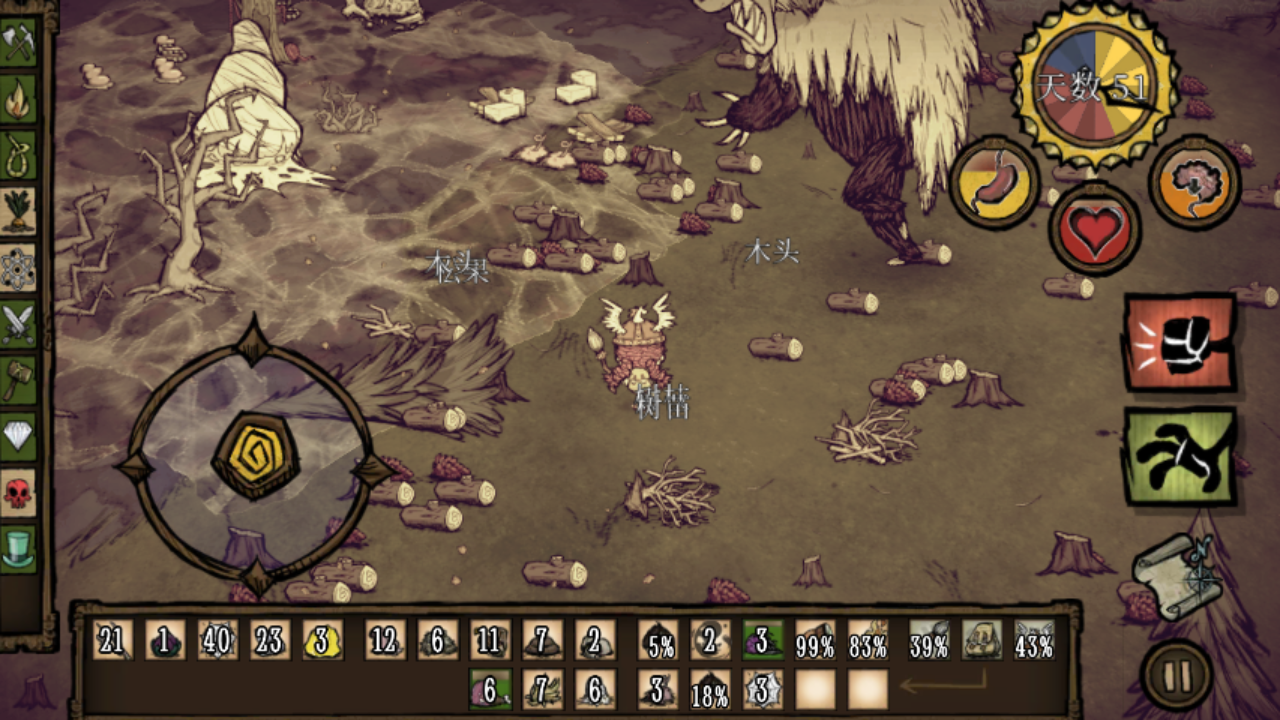Select the inventory stack of 40
Screen dimensions: 1280x720
pos(217,640)
